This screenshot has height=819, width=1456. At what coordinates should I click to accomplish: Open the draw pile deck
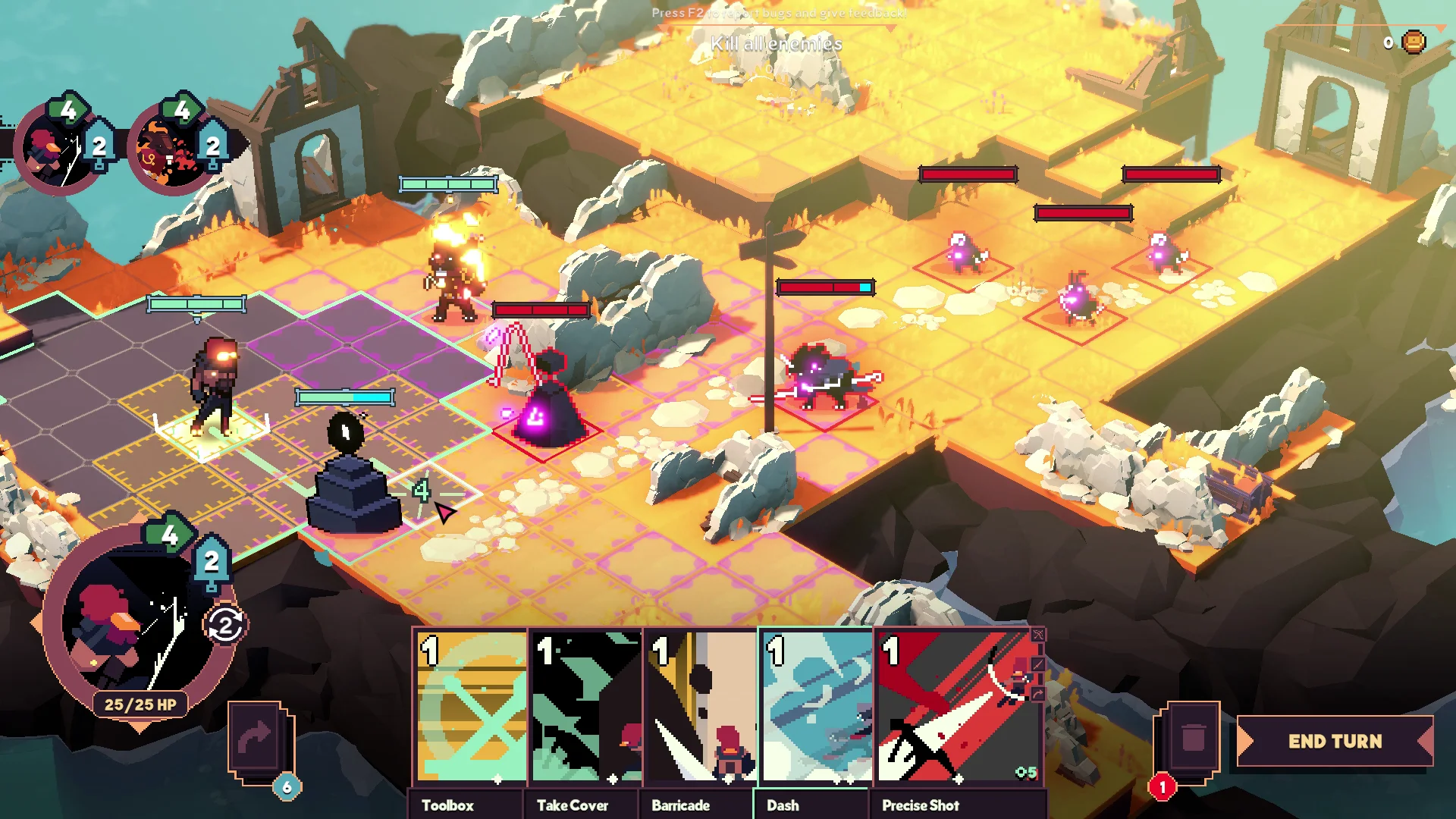(258, 741)
